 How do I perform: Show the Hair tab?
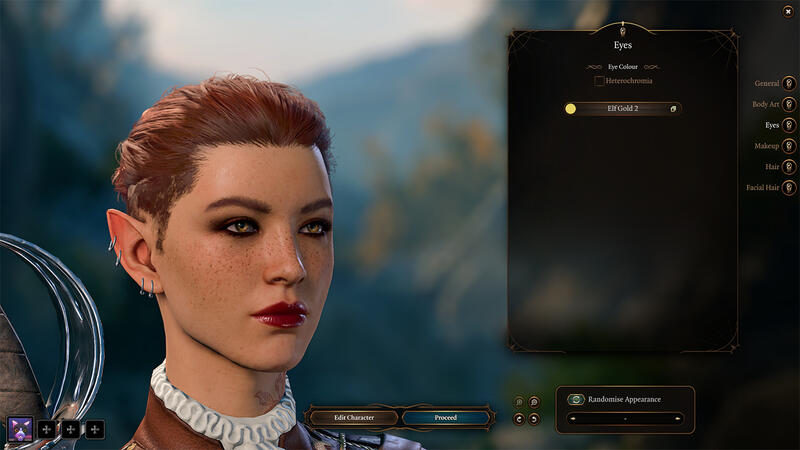(x=789, y=167)
